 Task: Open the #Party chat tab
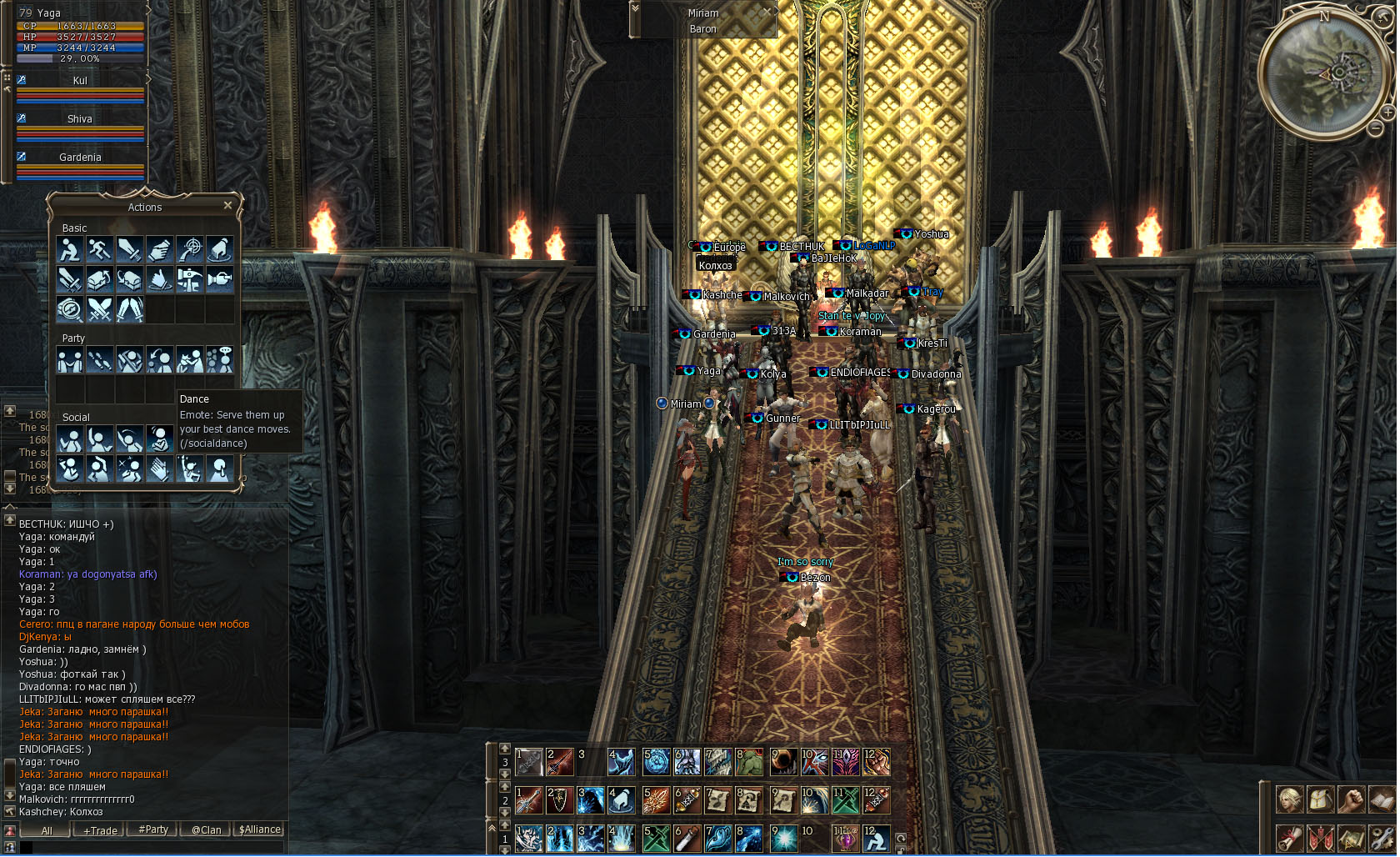point(153,830)
